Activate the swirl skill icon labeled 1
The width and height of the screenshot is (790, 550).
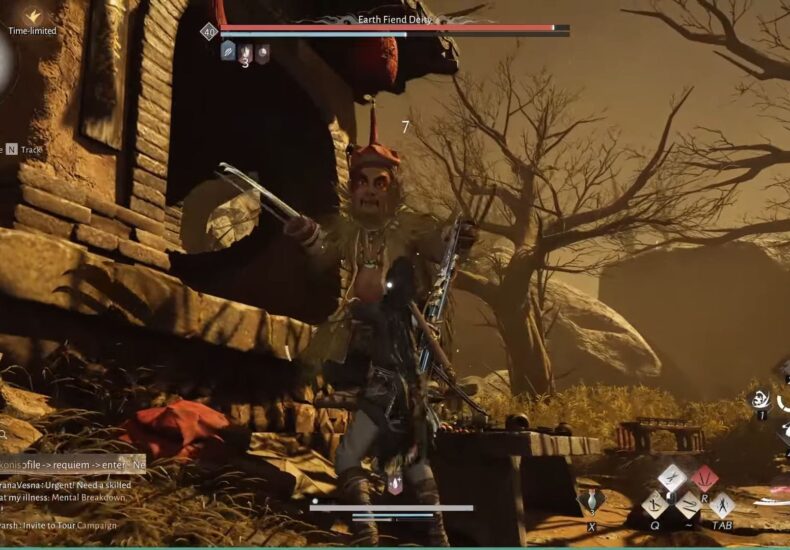coord(761,399)
